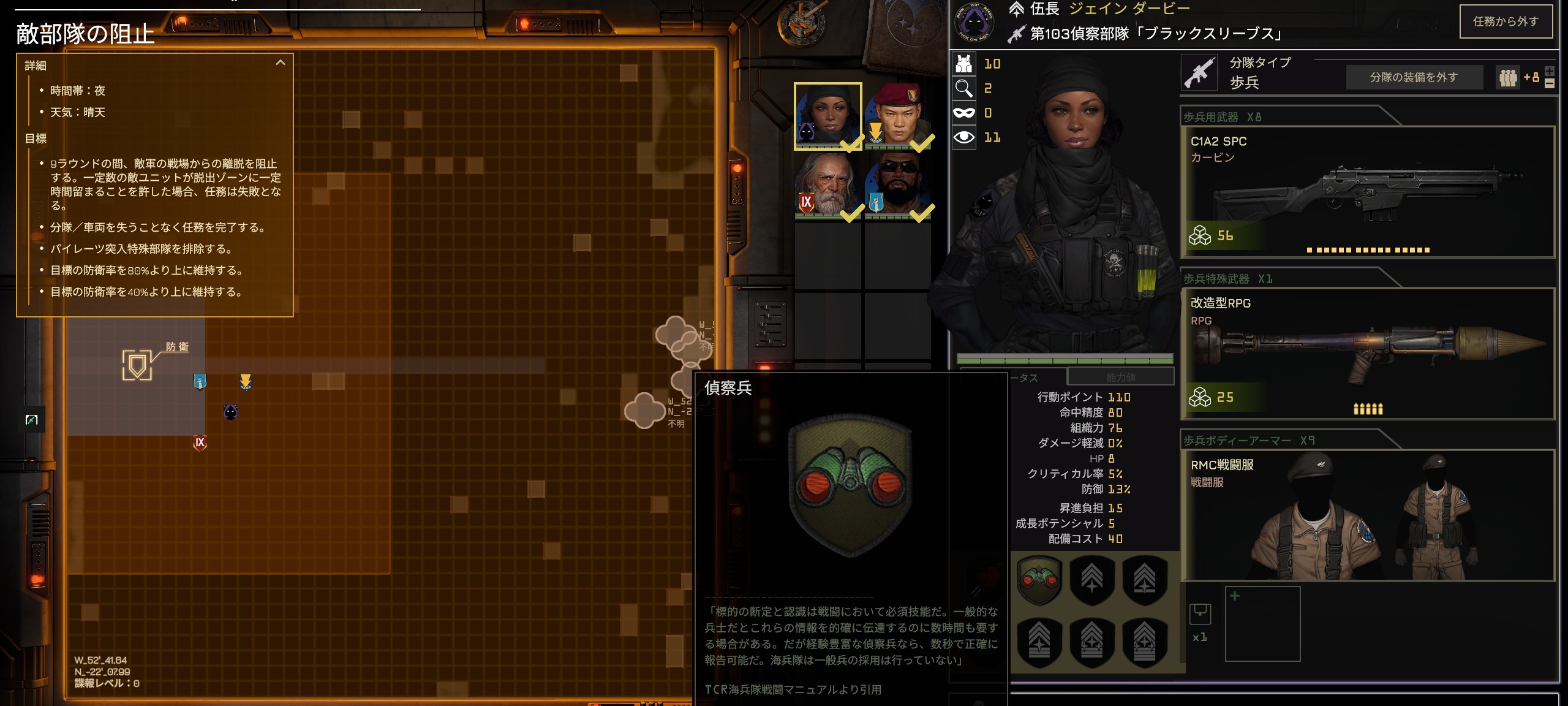1568x706 pixels.
Task: Click the teal icon on left map edge
Action: coord(32,420)
